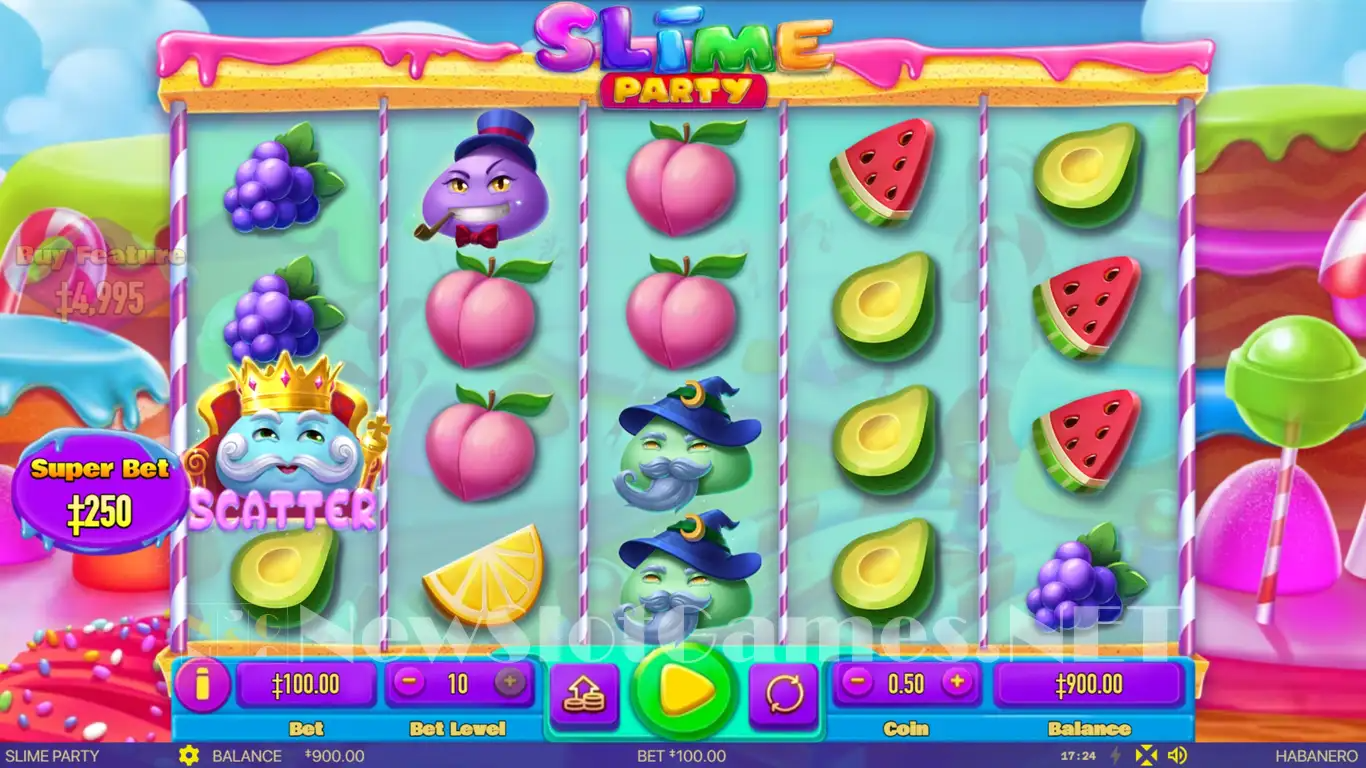
Task: Toggle the sound speaker icon
Action: tap(1177, 756)
